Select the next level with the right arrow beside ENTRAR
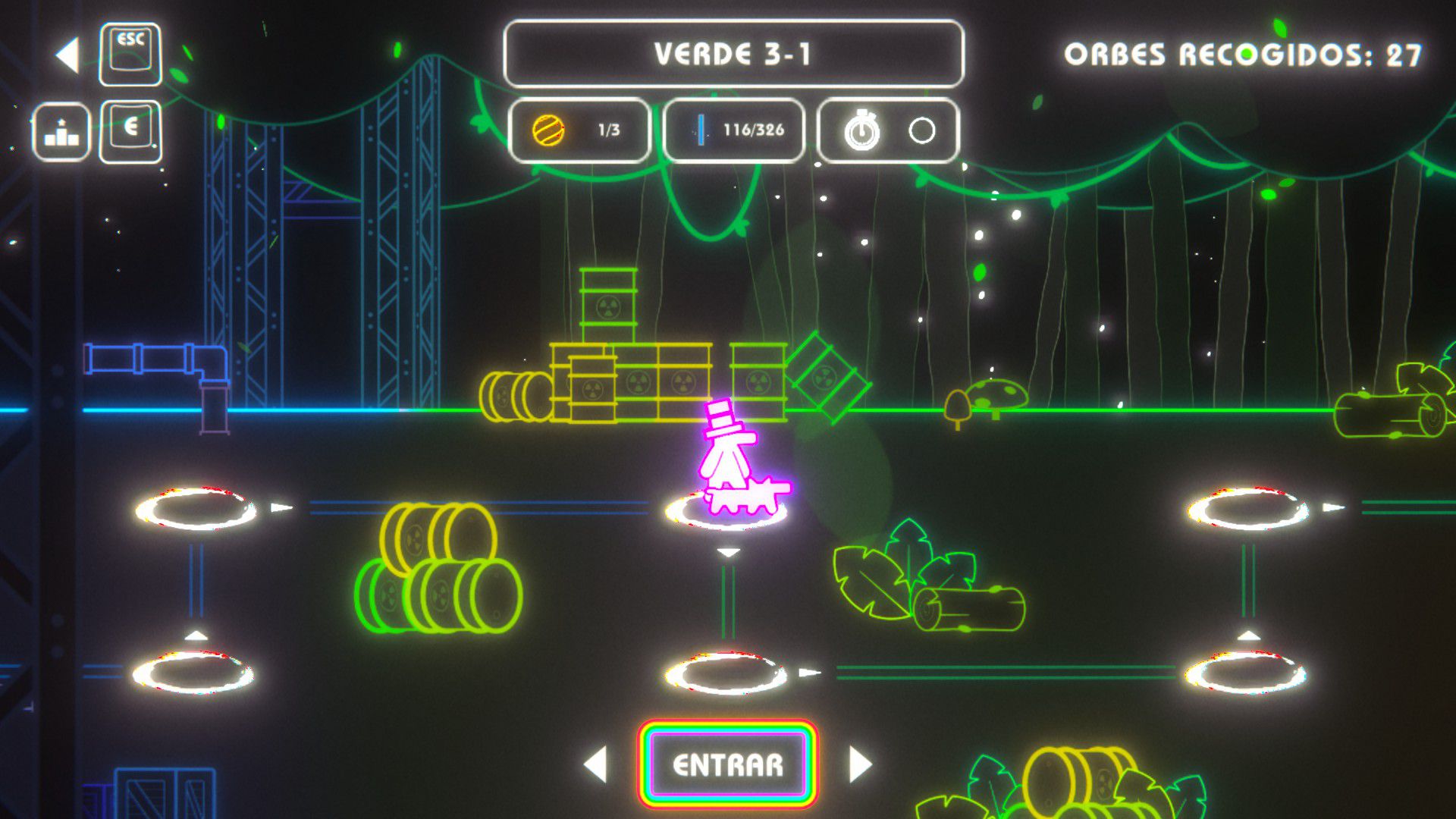 pyautogui.click(x=860, y=764)
